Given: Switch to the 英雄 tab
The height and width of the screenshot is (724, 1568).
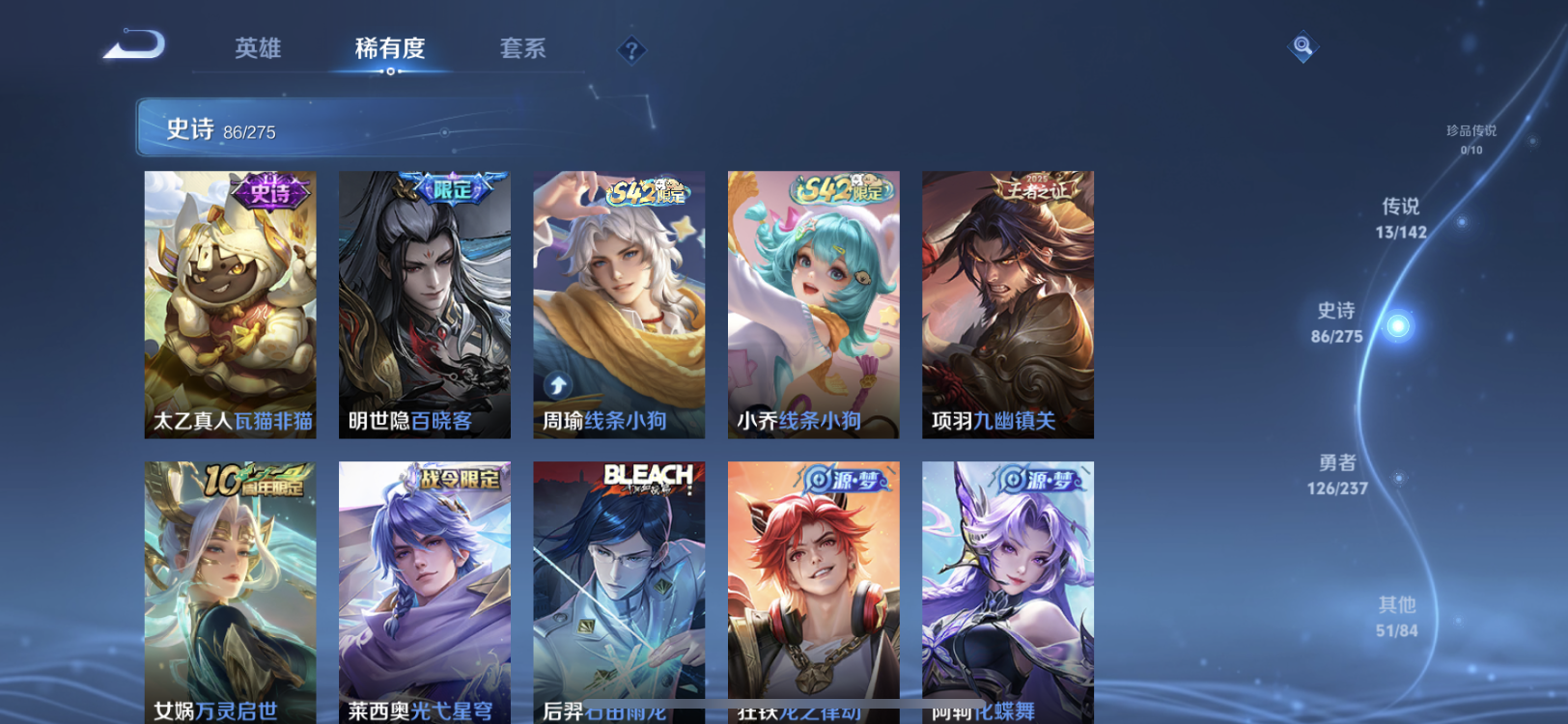Looking at the screenshot, I should 257,50.
